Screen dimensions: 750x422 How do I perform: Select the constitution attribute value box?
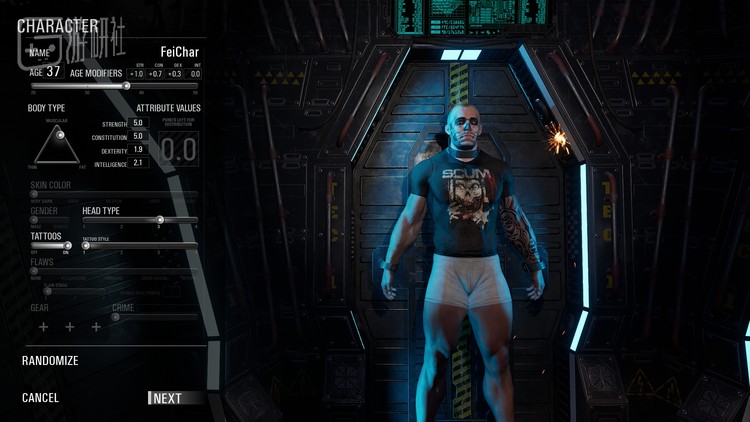click(139, 136)
